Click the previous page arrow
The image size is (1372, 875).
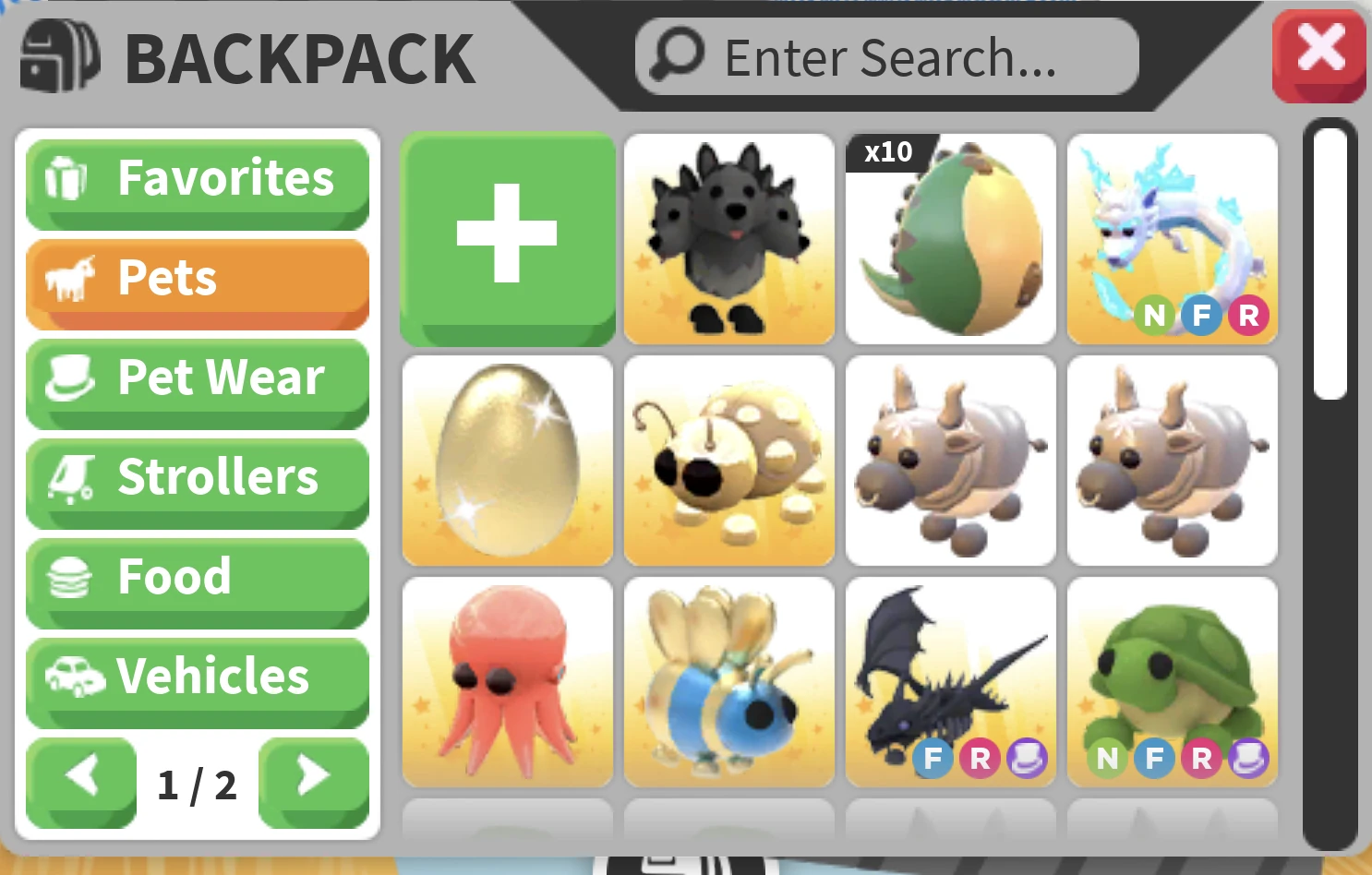pyautogui.click(x=81, y=779)
